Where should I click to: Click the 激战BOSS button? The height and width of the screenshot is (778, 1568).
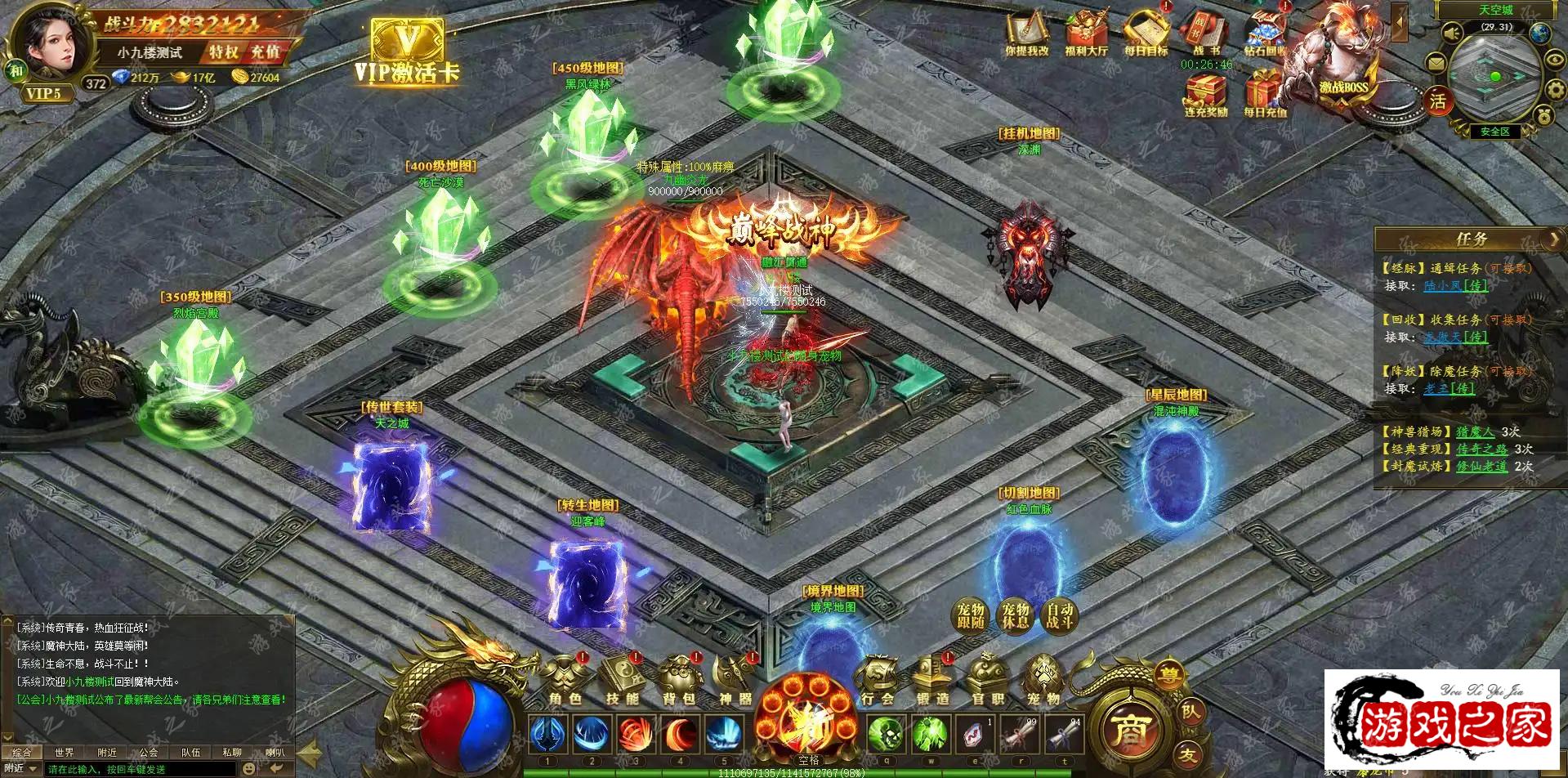(x=1342, y=57)
